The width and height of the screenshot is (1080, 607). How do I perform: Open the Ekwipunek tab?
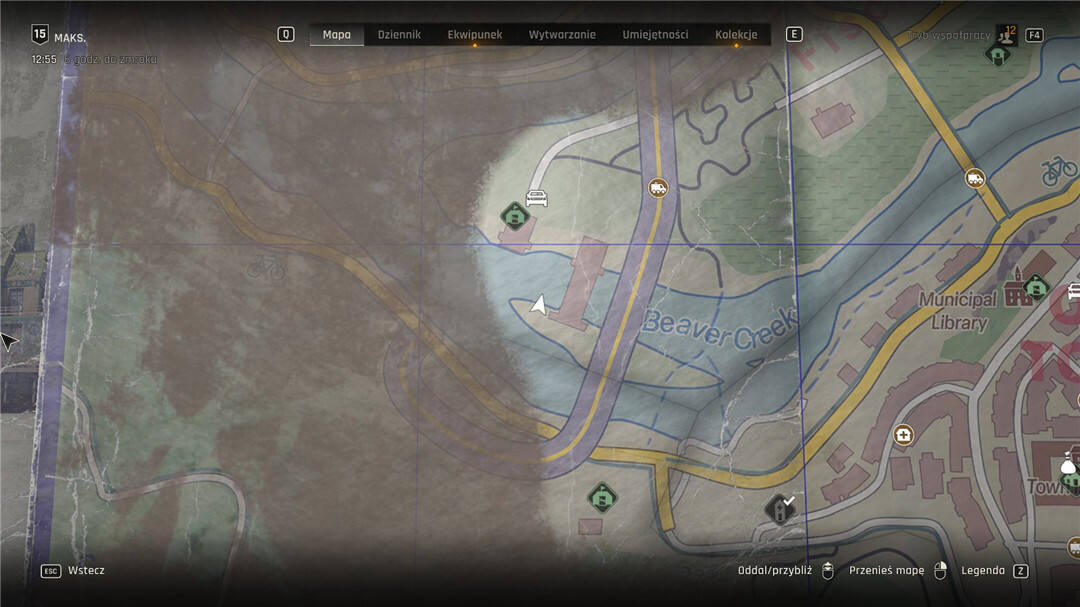click(475, 35)
